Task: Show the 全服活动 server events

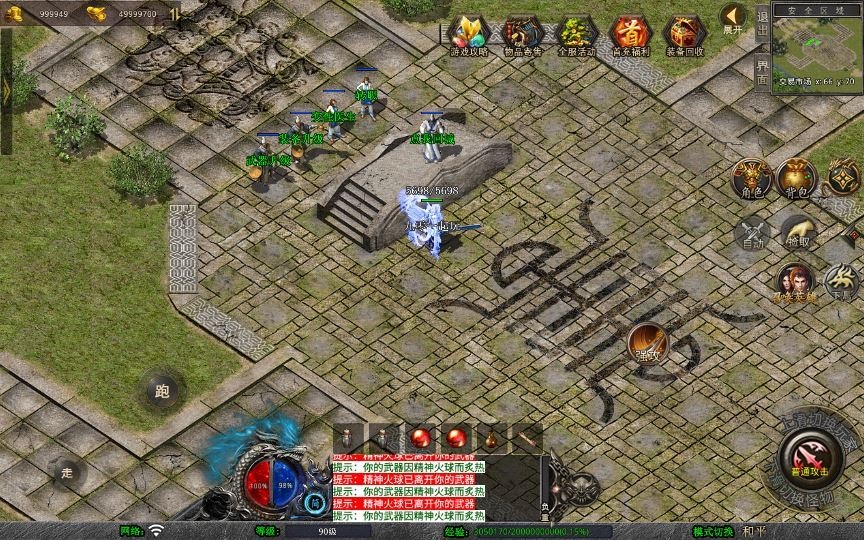Action: [574, 35]
